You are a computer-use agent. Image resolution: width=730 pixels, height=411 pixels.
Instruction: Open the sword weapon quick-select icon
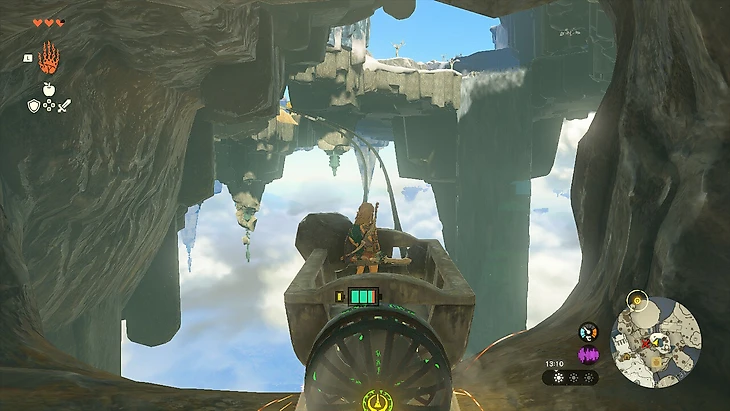tap(64, 104)
